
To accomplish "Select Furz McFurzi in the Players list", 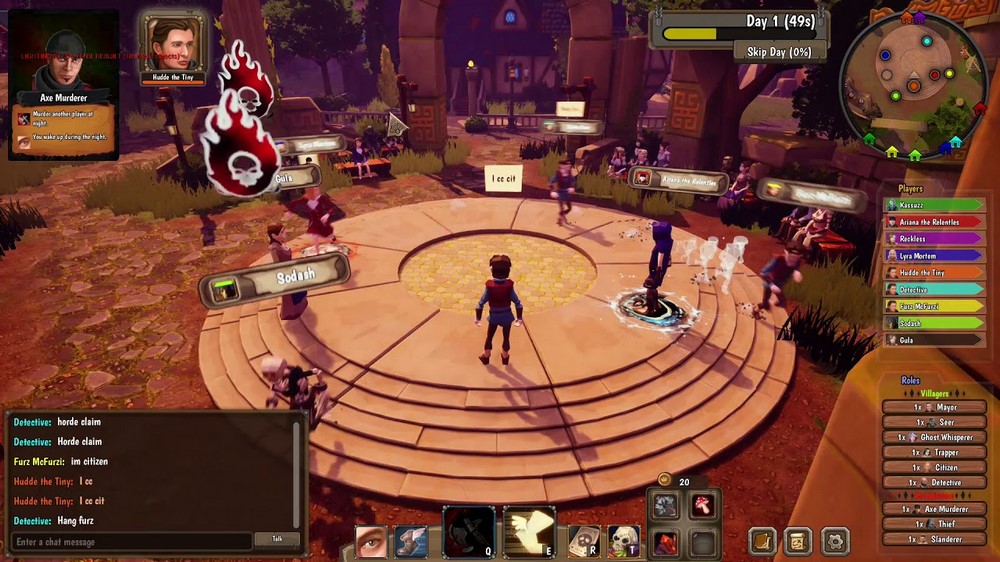I will click(x=932, y=306).
